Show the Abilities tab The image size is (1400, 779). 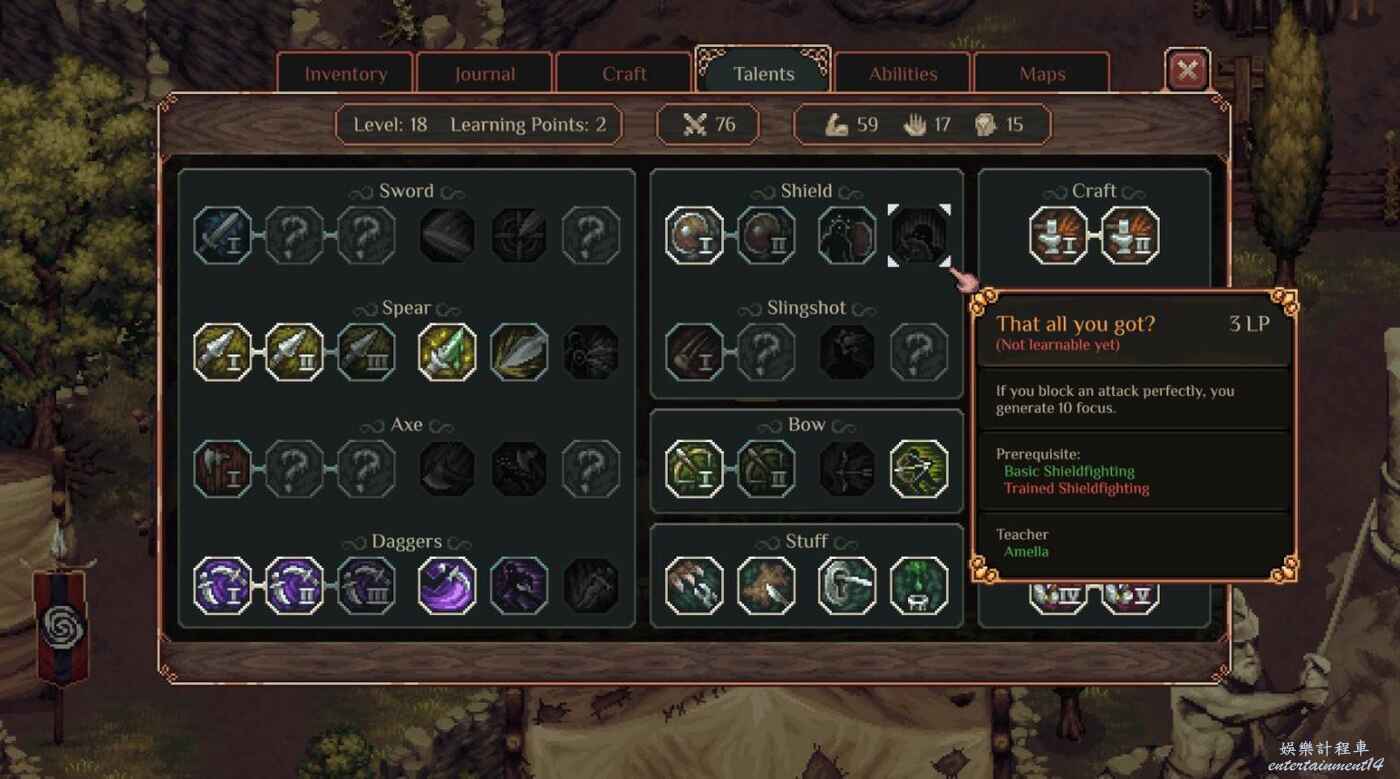pyautogui.click(x=903, y=74)
